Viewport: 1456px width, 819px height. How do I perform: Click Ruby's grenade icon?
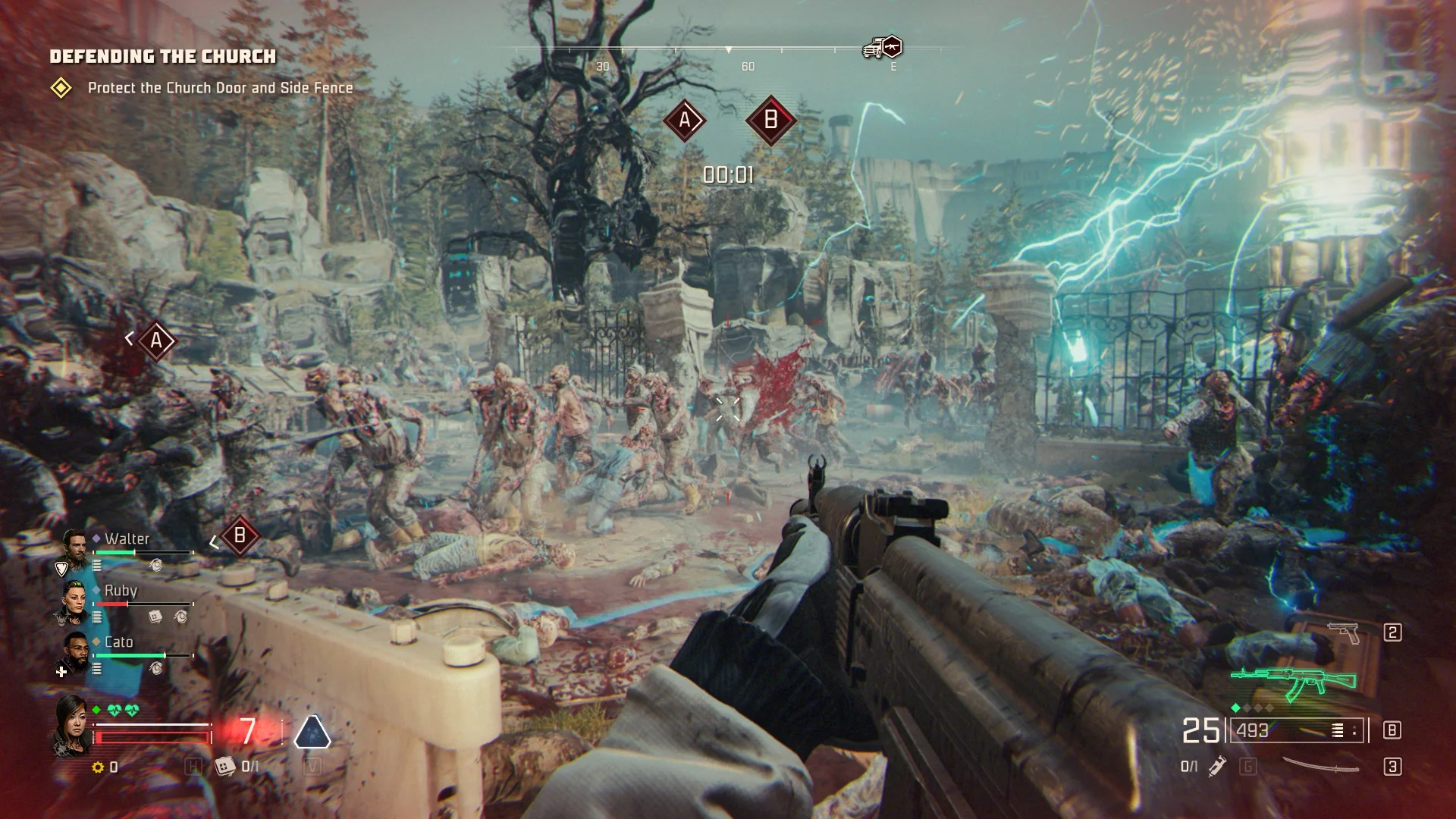point(182,617)
